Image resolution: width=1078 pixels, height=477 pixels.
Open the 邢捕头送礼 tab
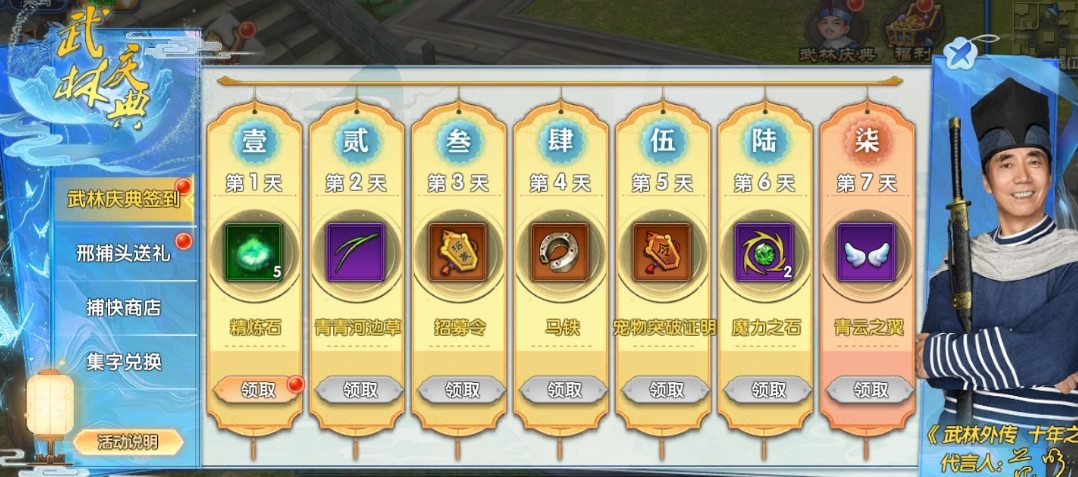(x=122, y=252)
